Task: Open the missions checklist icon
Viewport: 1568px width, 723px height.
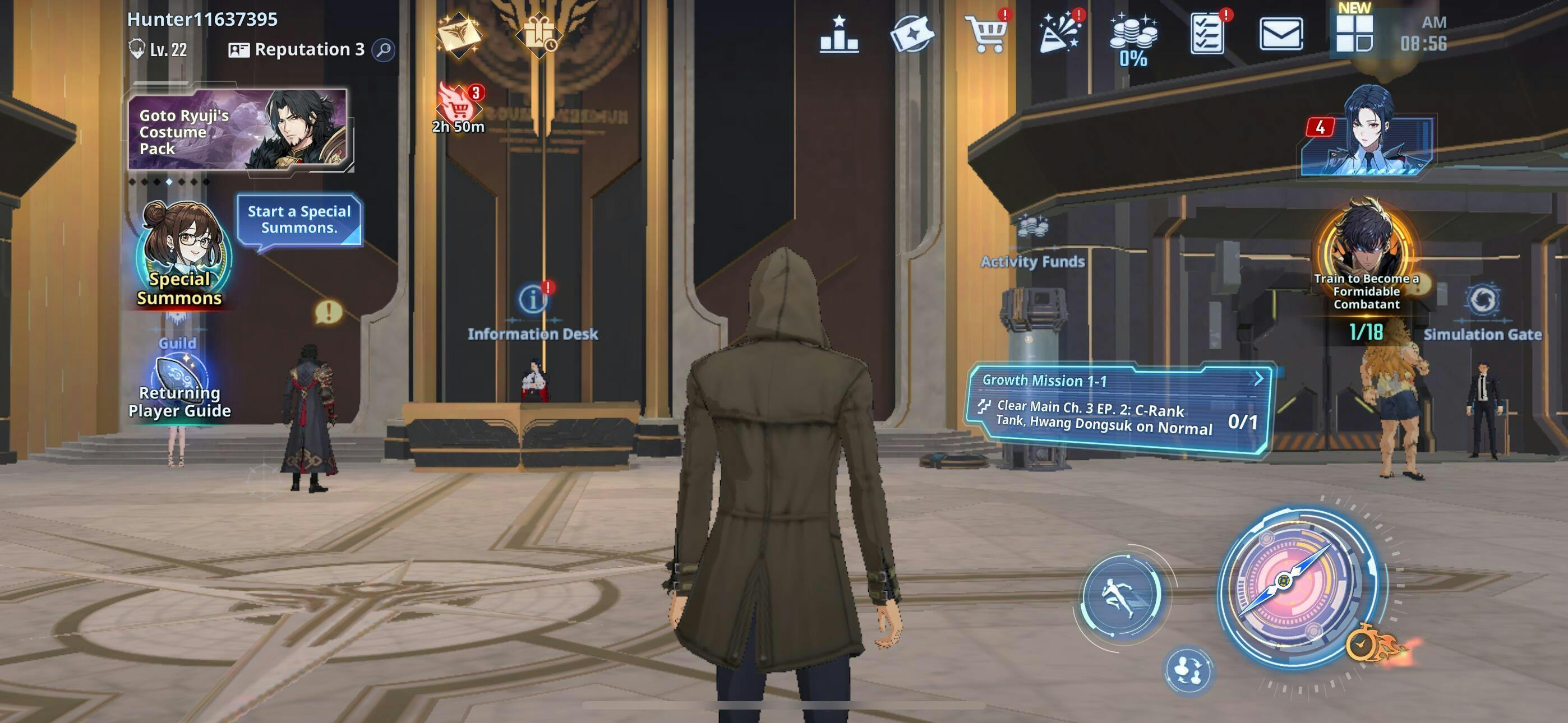Action: pos(1207,35)
